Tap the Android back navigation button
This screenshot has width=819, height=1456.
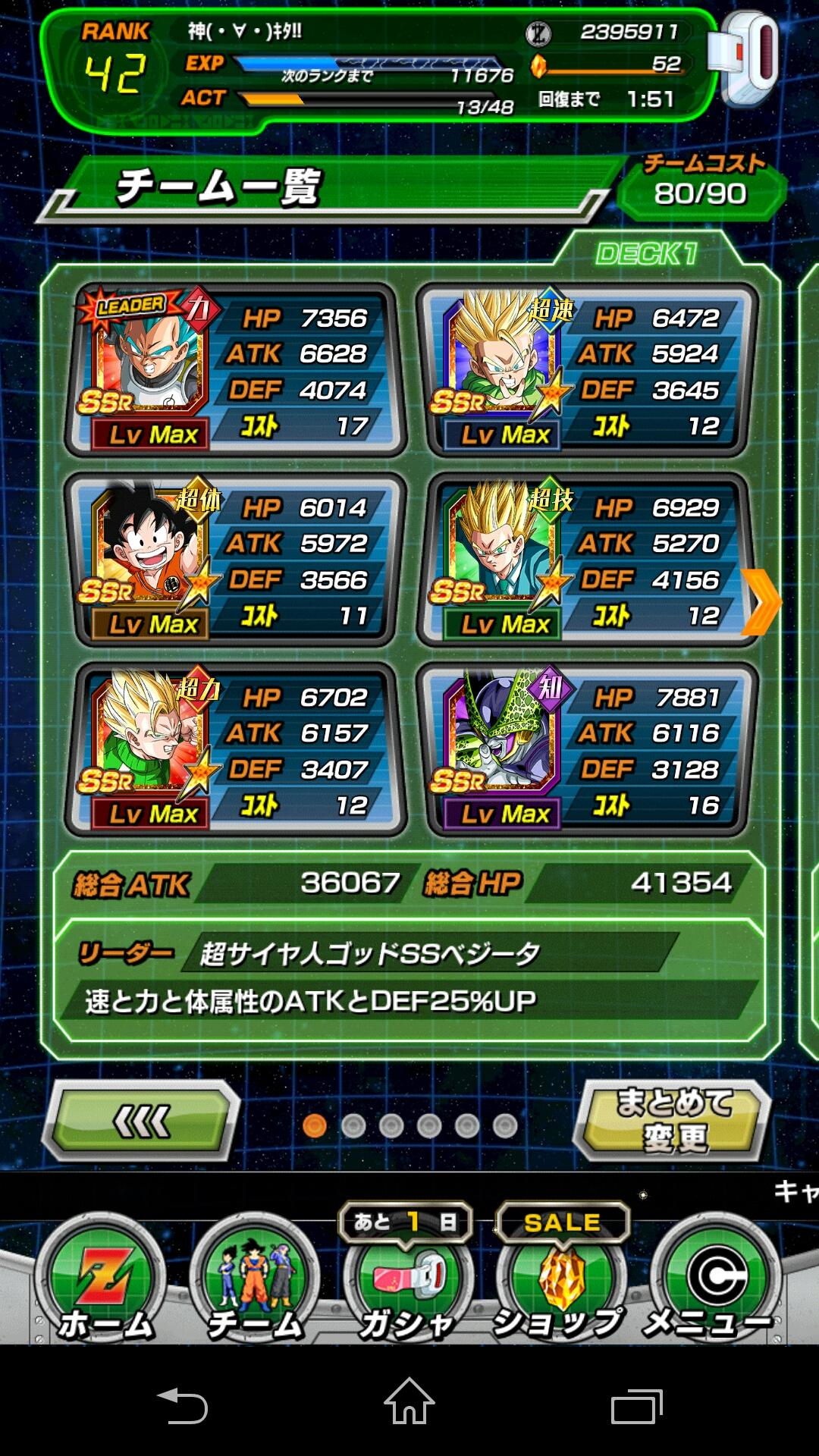[182, 1404]
